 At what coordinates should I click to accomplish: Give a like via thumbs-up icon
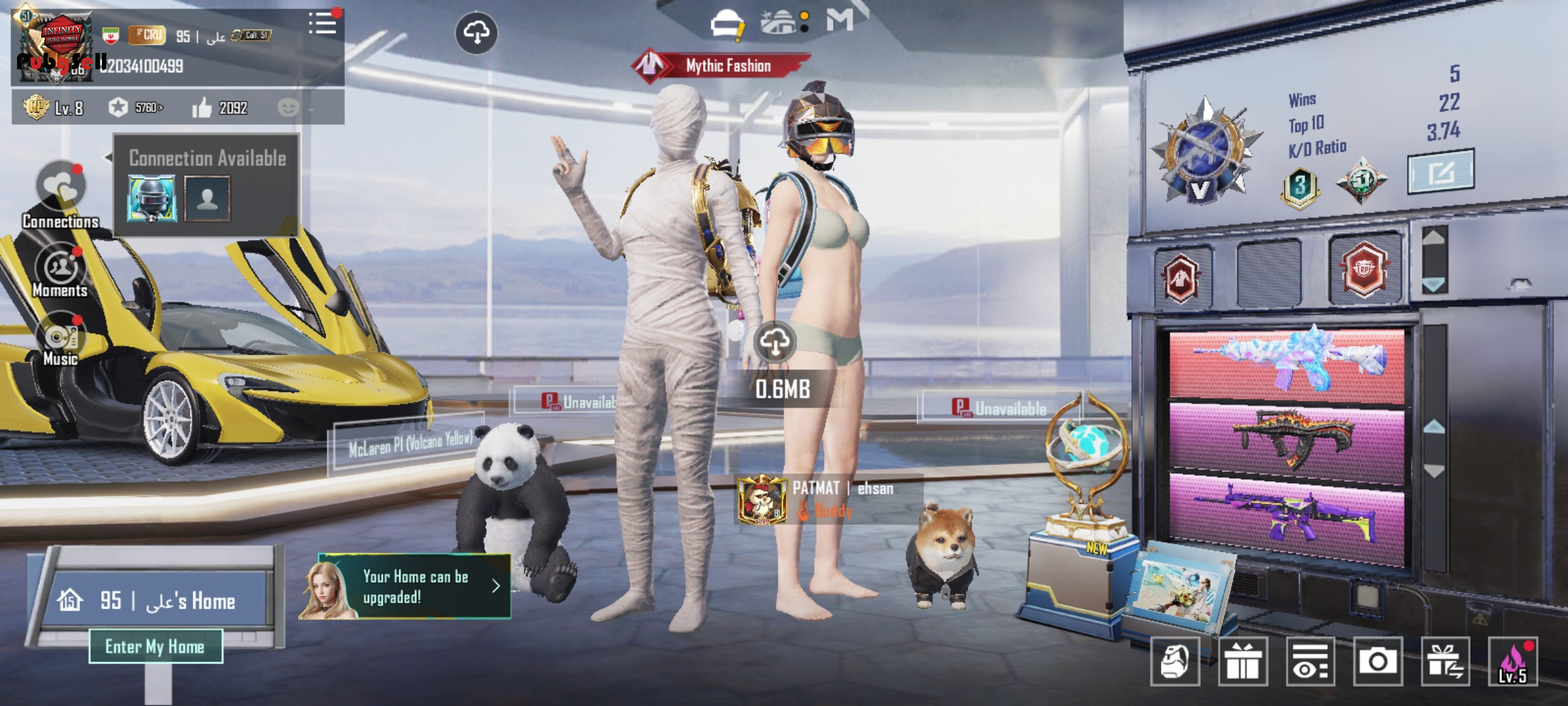(202, 108)
